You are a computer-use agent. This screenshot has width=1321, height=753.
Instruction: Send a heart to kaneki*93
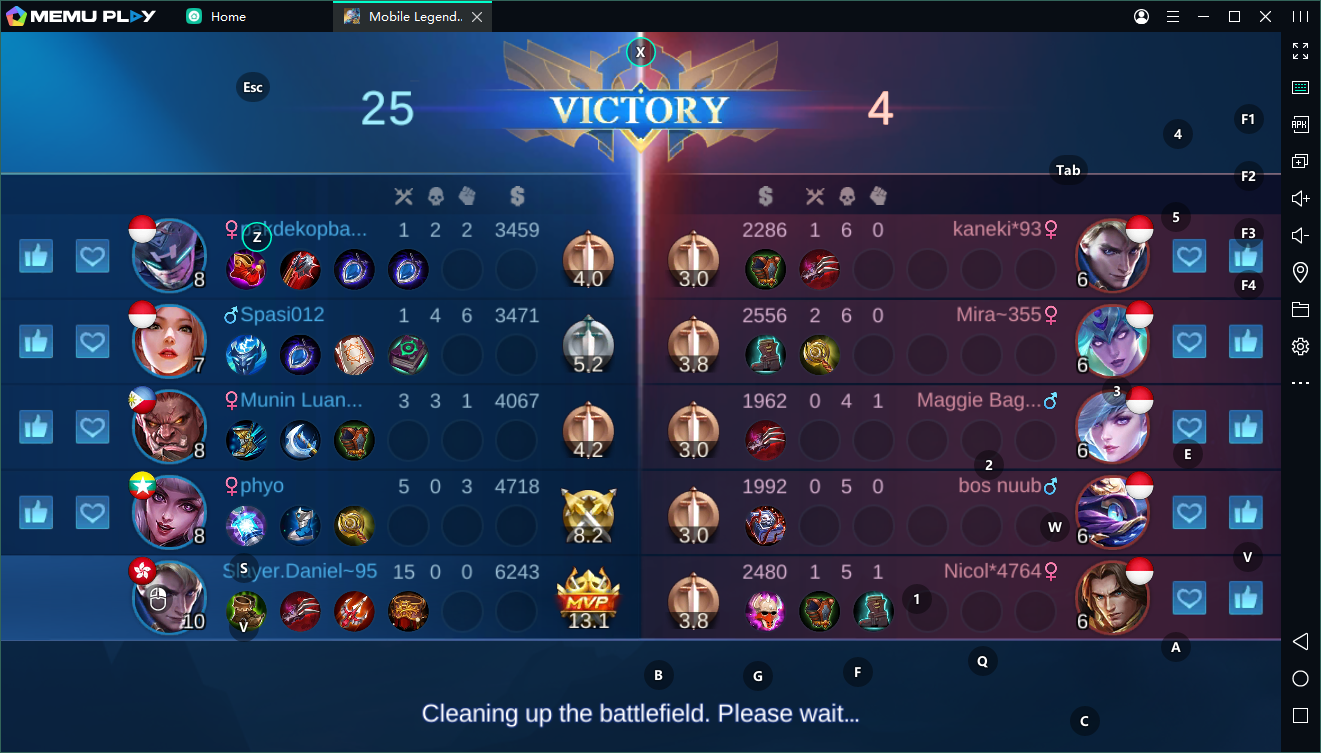point(1189,257)
